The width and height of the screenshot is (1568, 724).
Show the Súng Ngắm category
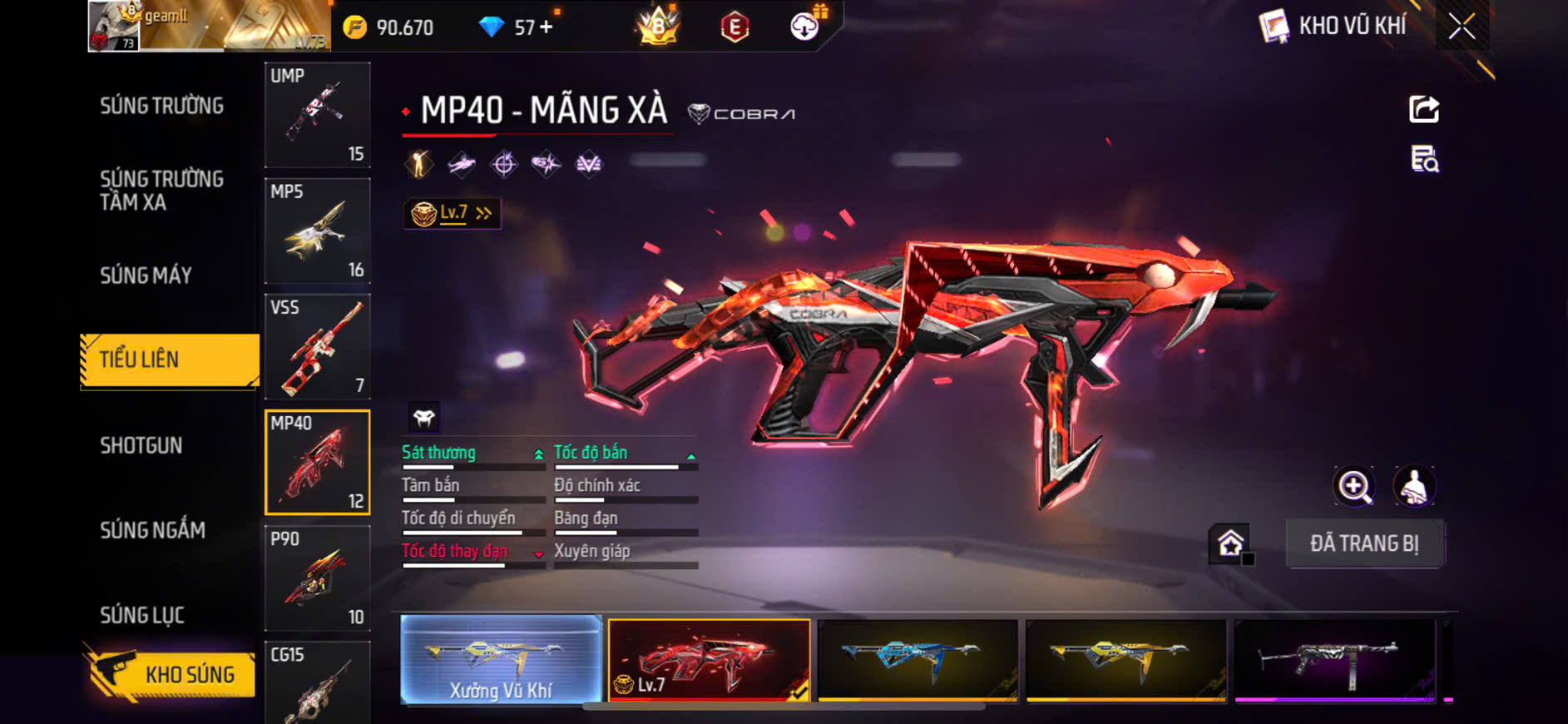152,530
